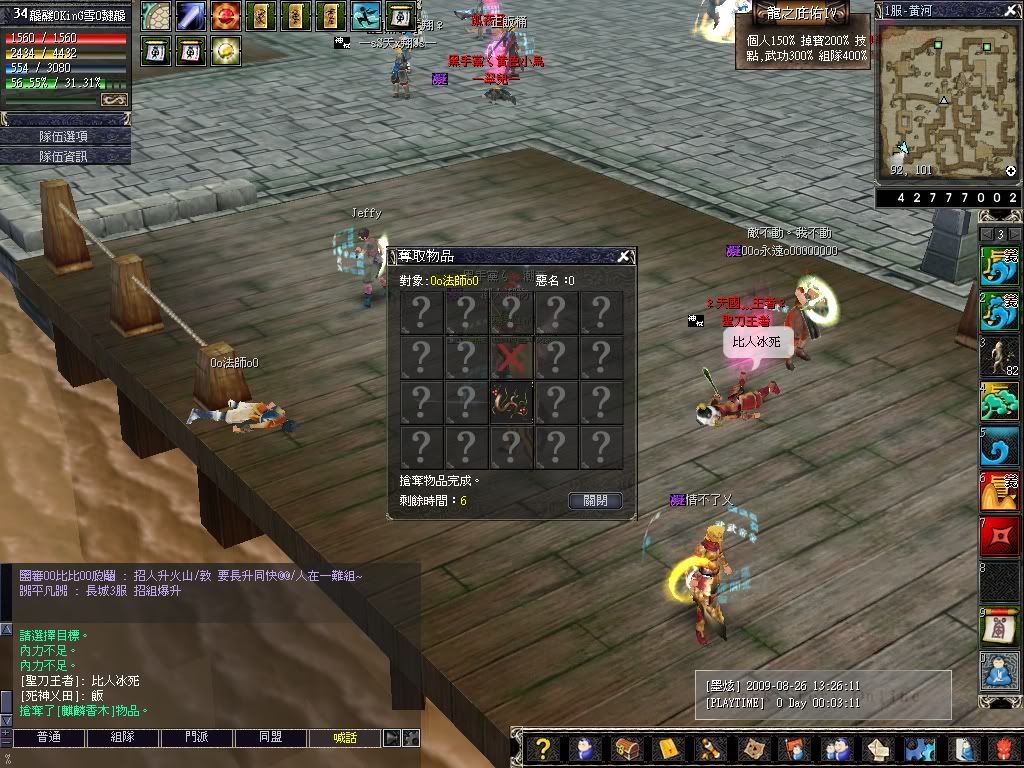Use the meditation skill with the seated figure

tap(999, 670)
